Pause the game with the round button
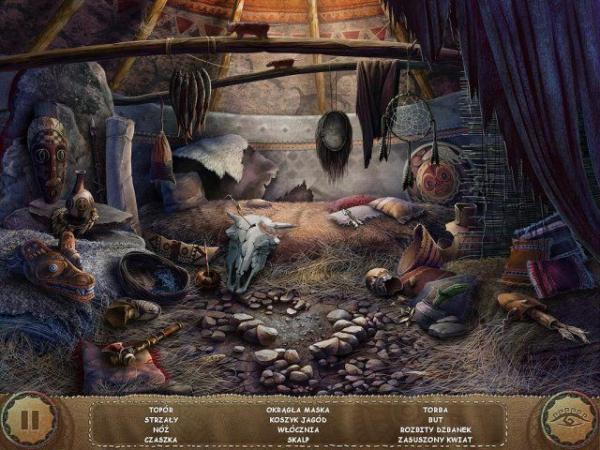This screenshot has width=600, height=450. click(x=30, y=420)
